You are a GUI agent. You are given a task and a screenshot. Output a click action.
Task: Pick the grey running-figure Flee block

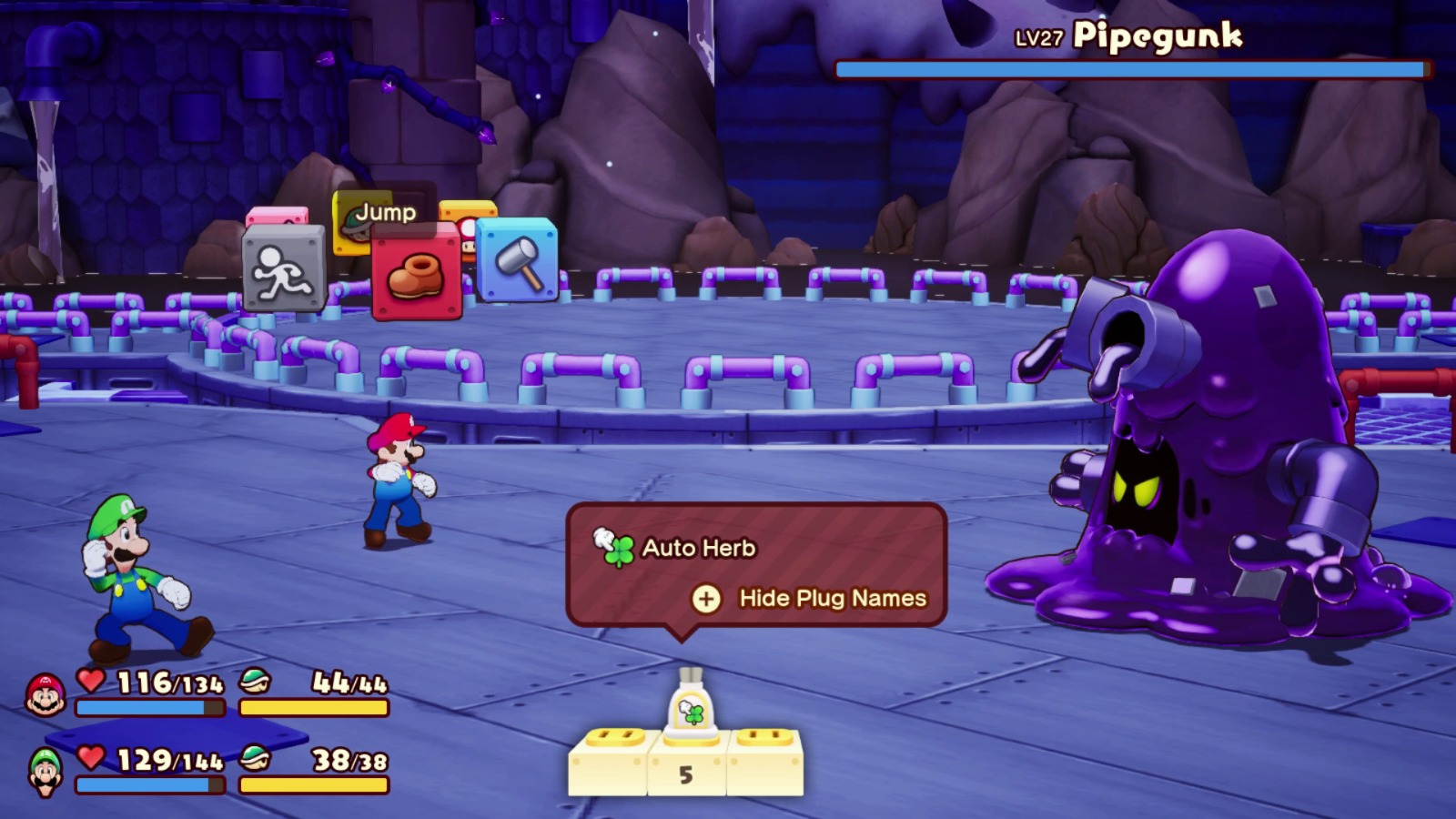point(283,268)
